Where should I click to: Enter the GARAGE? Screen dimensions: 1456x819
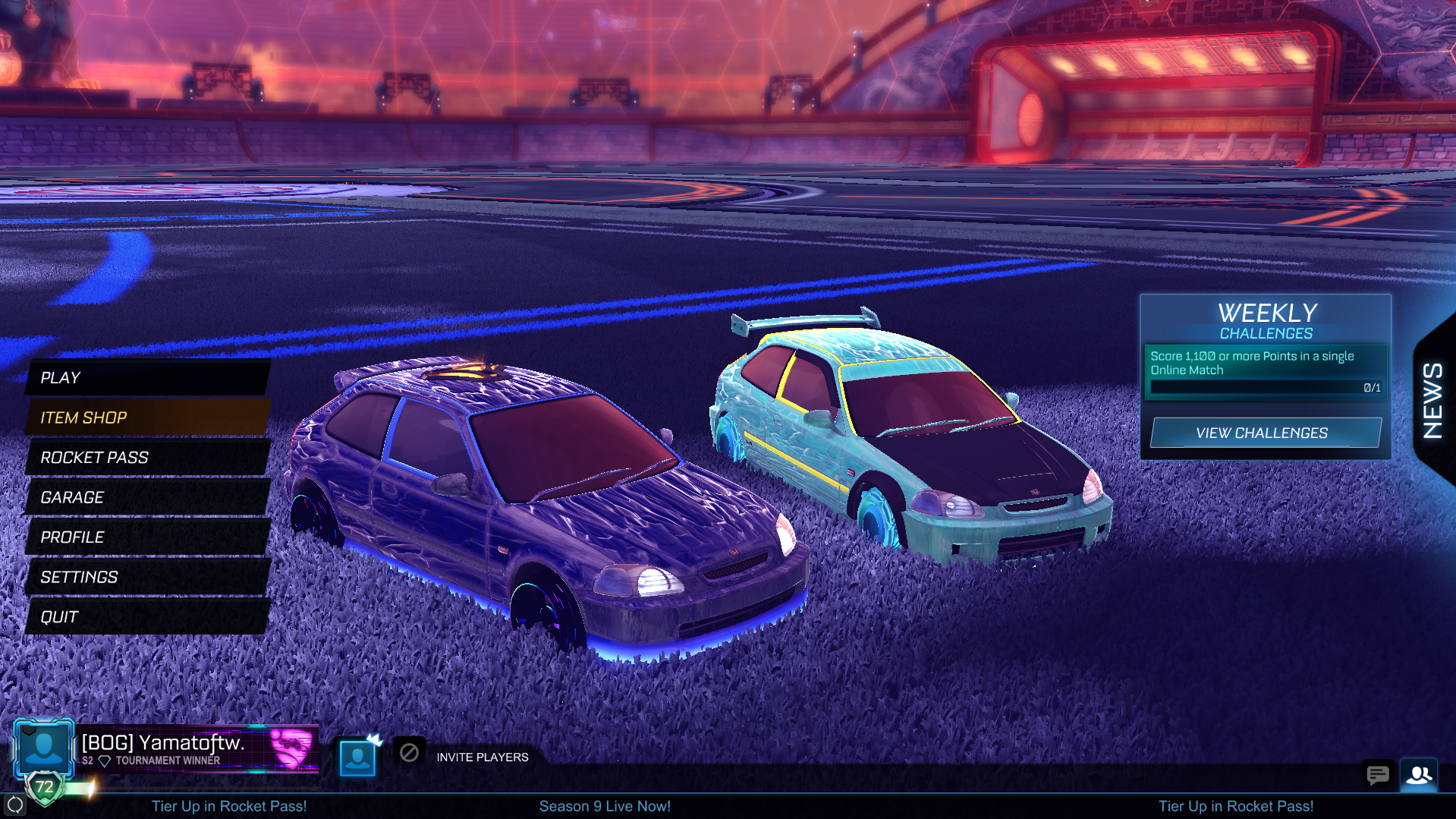coord(148,497)
